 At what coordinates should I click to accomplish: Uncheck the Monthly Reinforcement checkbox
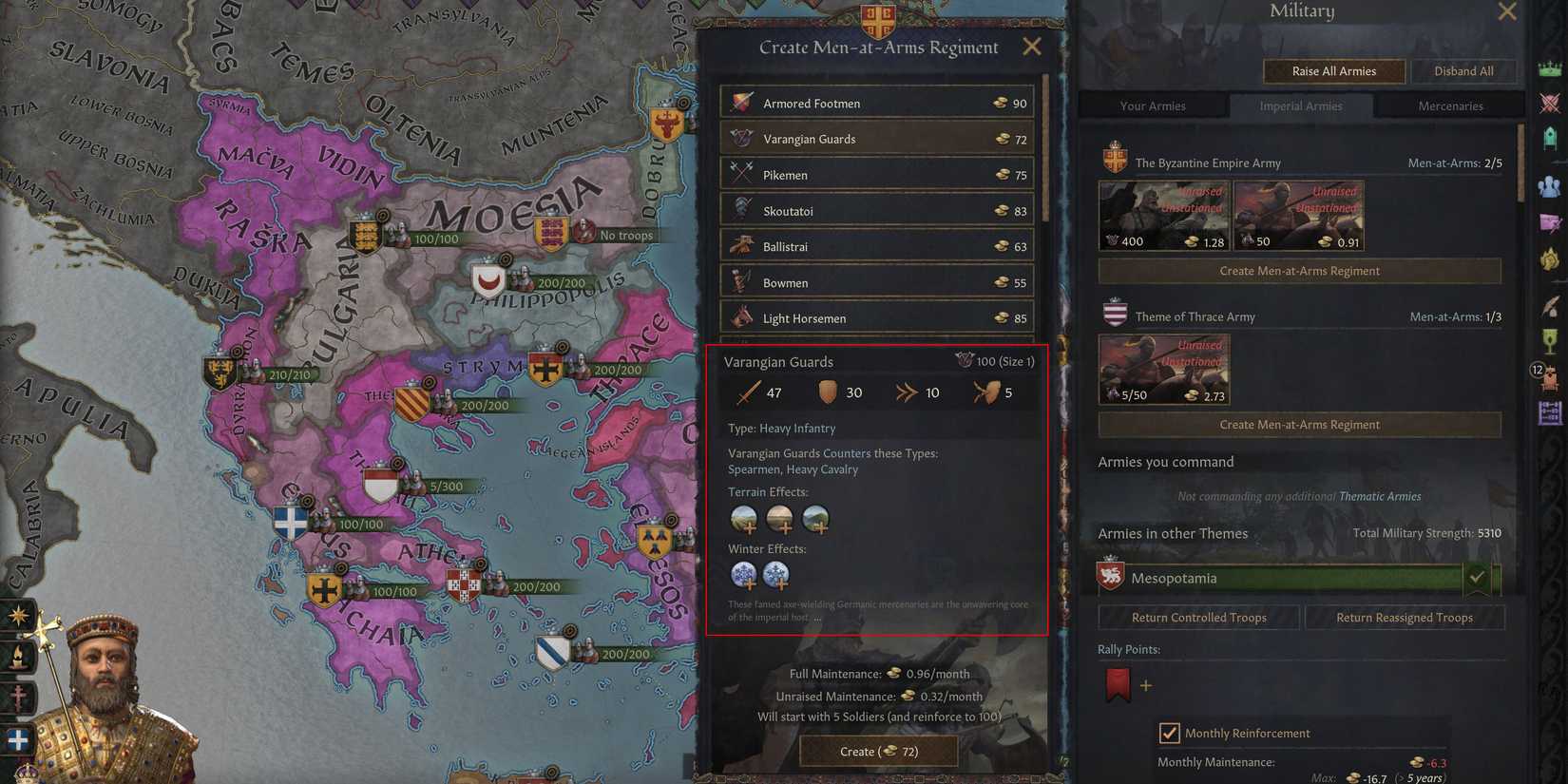pyautogui.click(x=1171, y=733)
